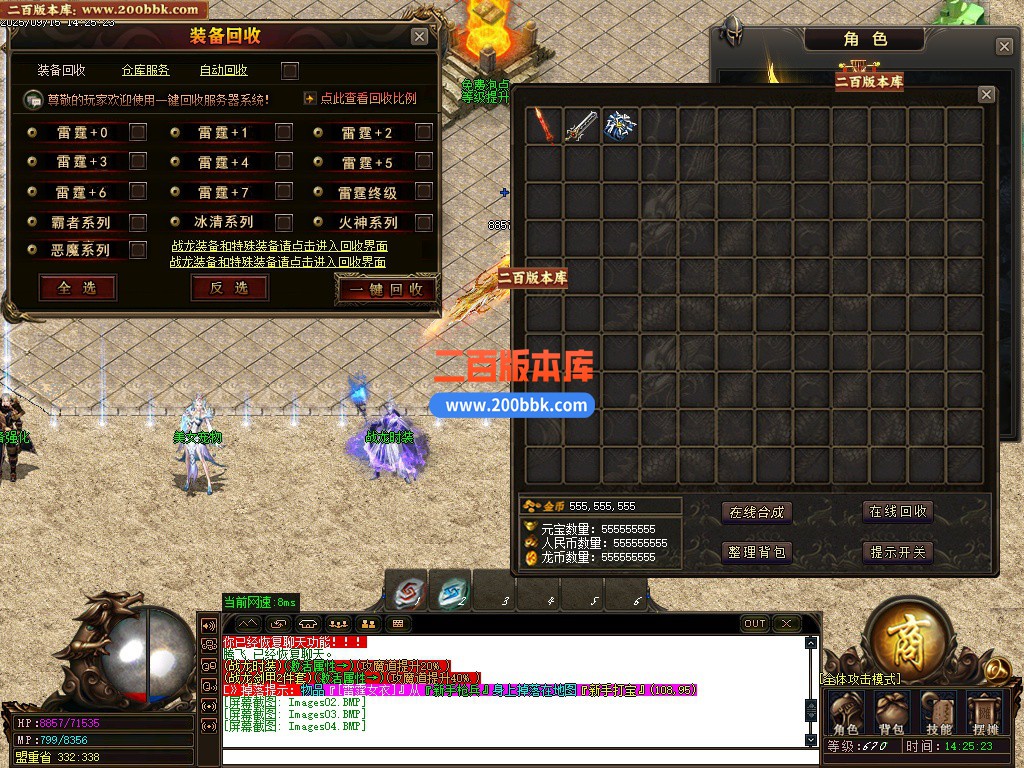Viewport: 1024px width, 768px height.
Task: Sort the bag with 整理背包
Action: 757,552
